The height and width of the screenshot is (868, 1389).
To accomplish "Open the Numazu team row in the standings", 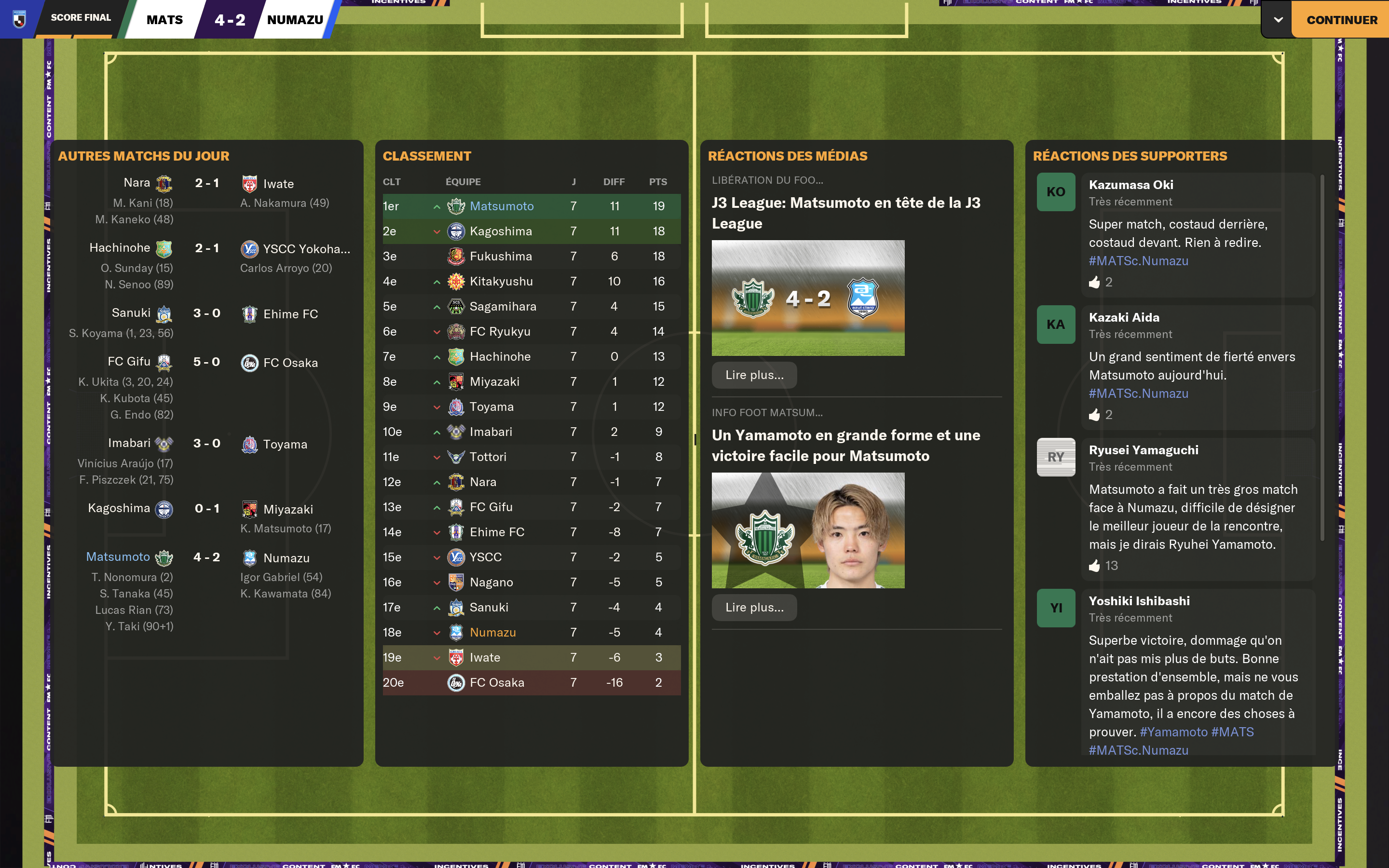I will click(492, 633).
